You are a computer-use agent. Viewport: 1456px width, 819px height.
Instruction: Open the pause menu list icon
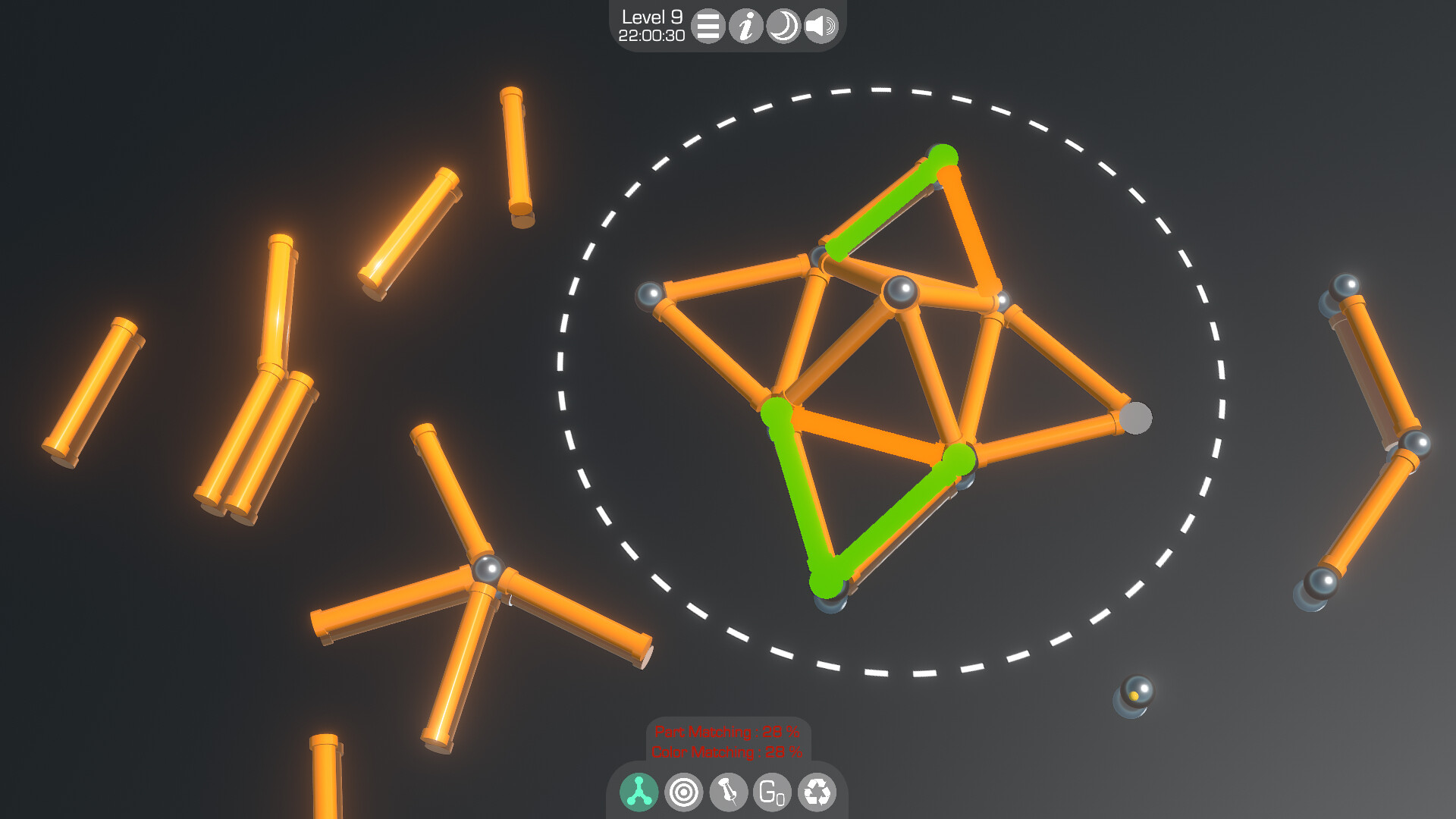[708, 27]
